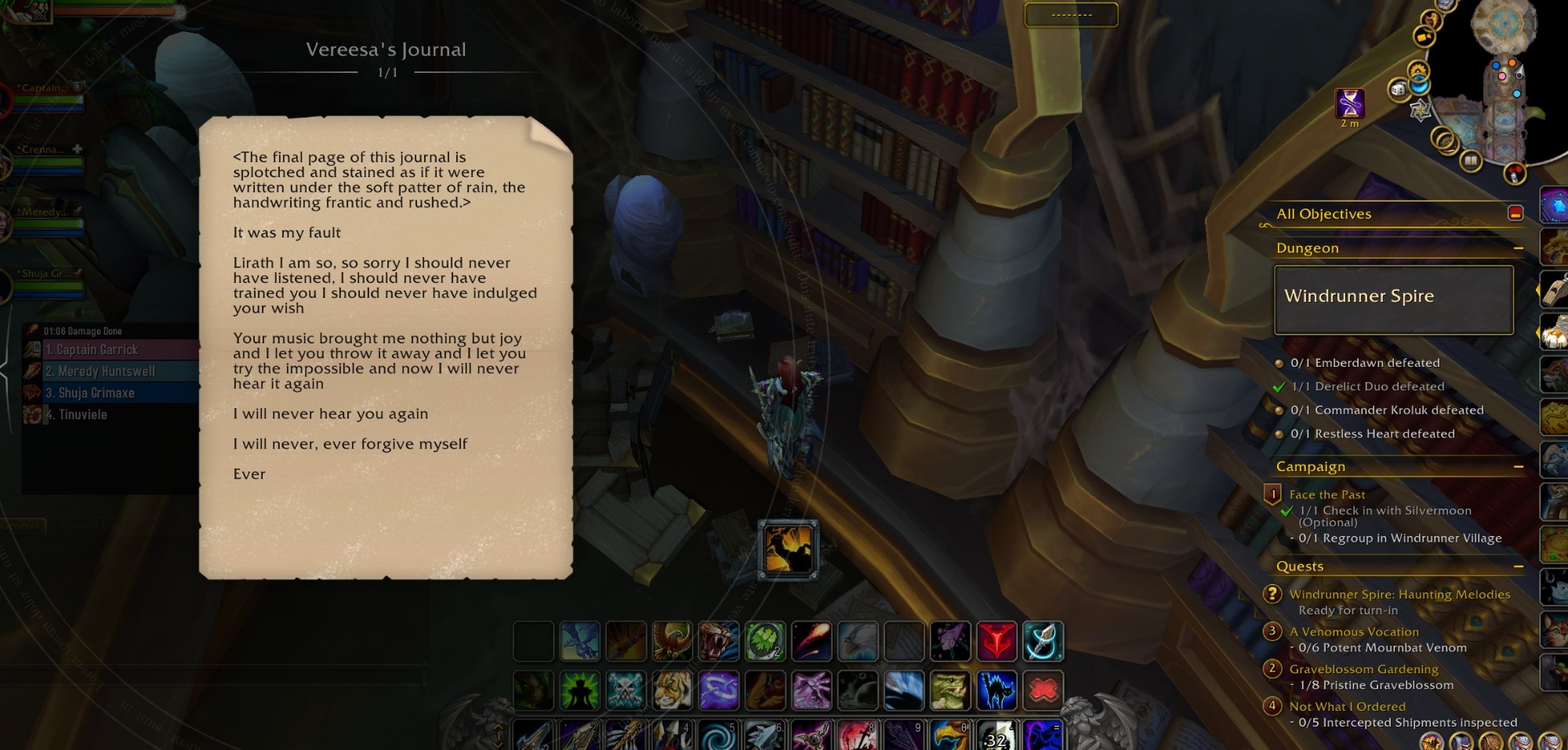Screen dimensions: 1568x750
Task: Activate the red X ability icon
Action: click(x=1043, y=690)
